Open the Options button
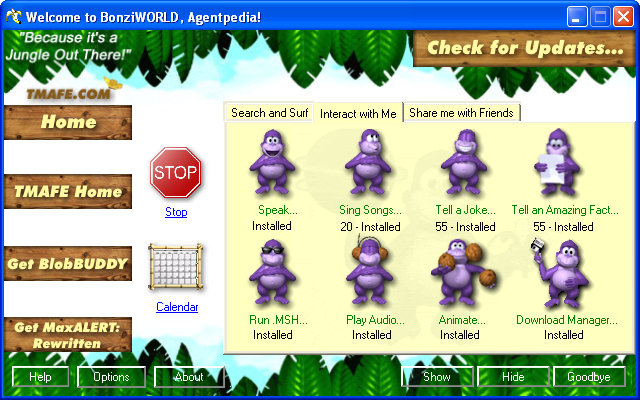This screenshot has width=640, height=400. tap(111, 377)
